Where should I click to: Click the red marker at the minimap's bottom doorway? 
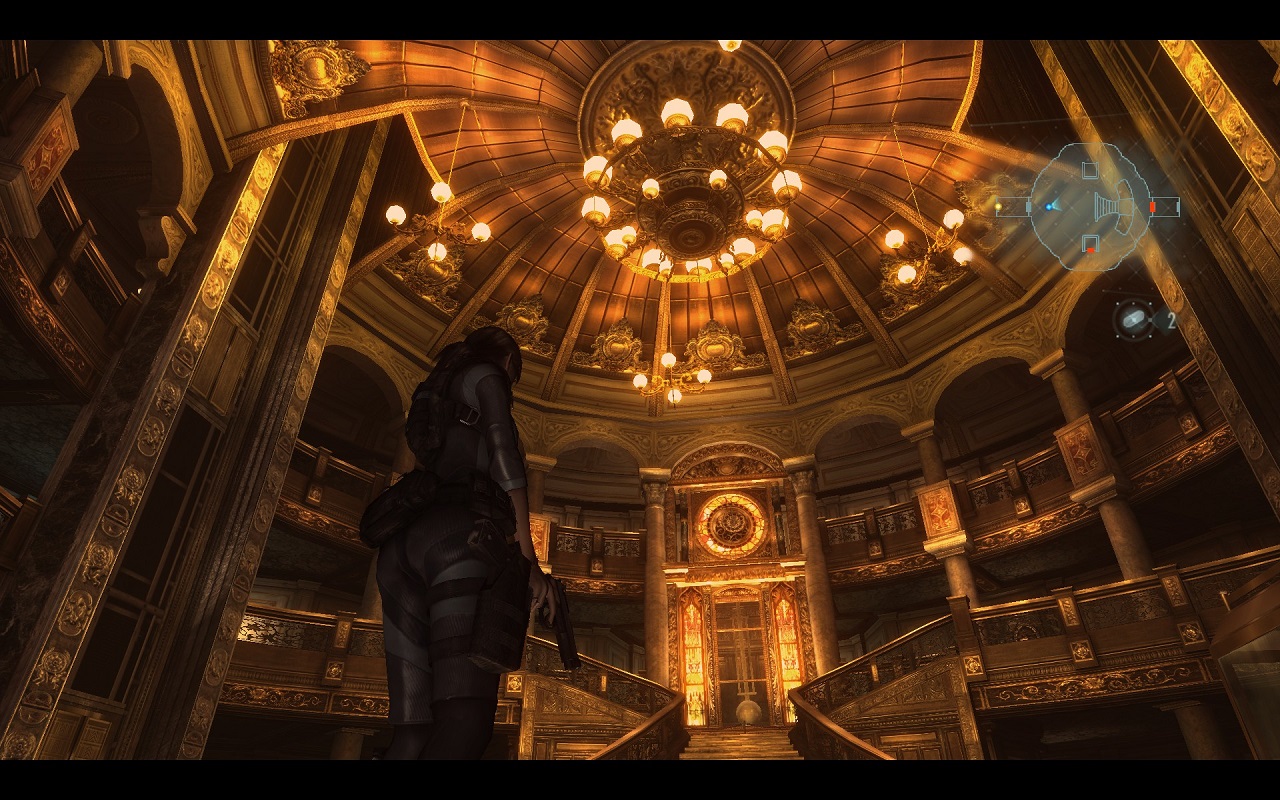pos(1091,248)
